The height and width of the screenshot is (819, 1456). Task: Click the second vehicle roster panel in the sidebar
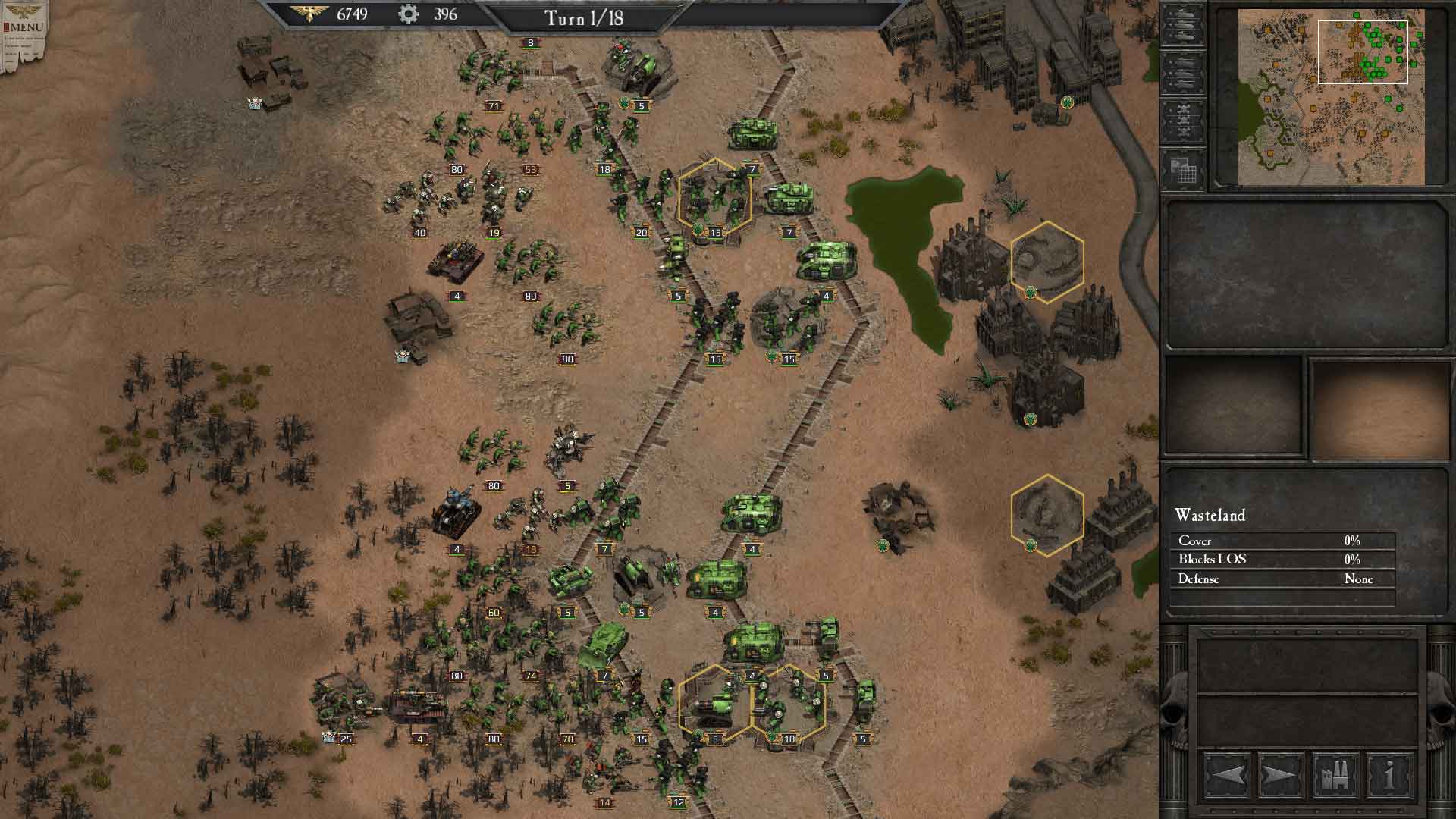pyautogui.click(x=1181, y=74)
